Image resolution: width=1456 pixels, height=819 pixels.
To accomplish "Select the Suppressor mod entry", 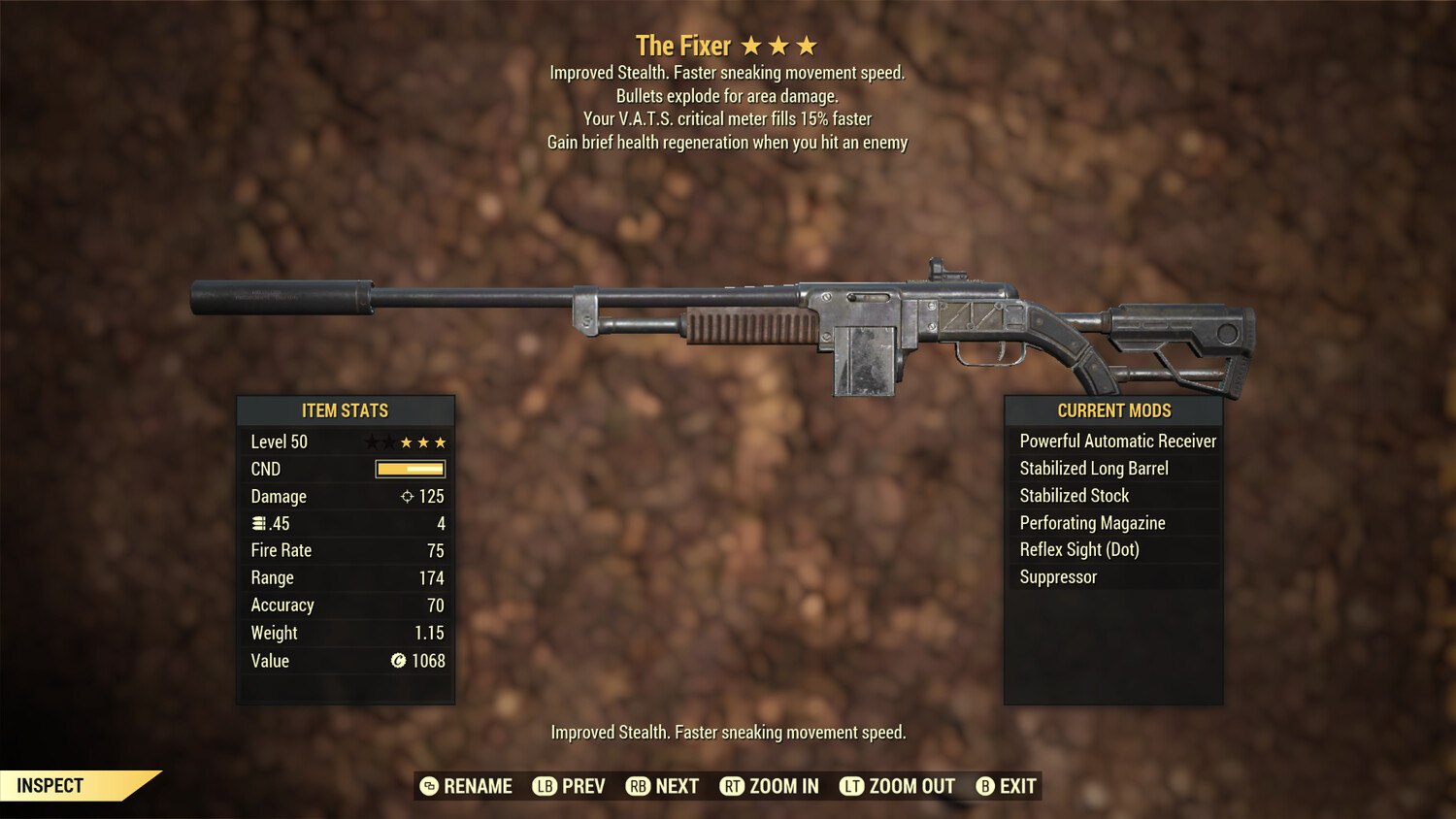I will tap(1058, 576).
